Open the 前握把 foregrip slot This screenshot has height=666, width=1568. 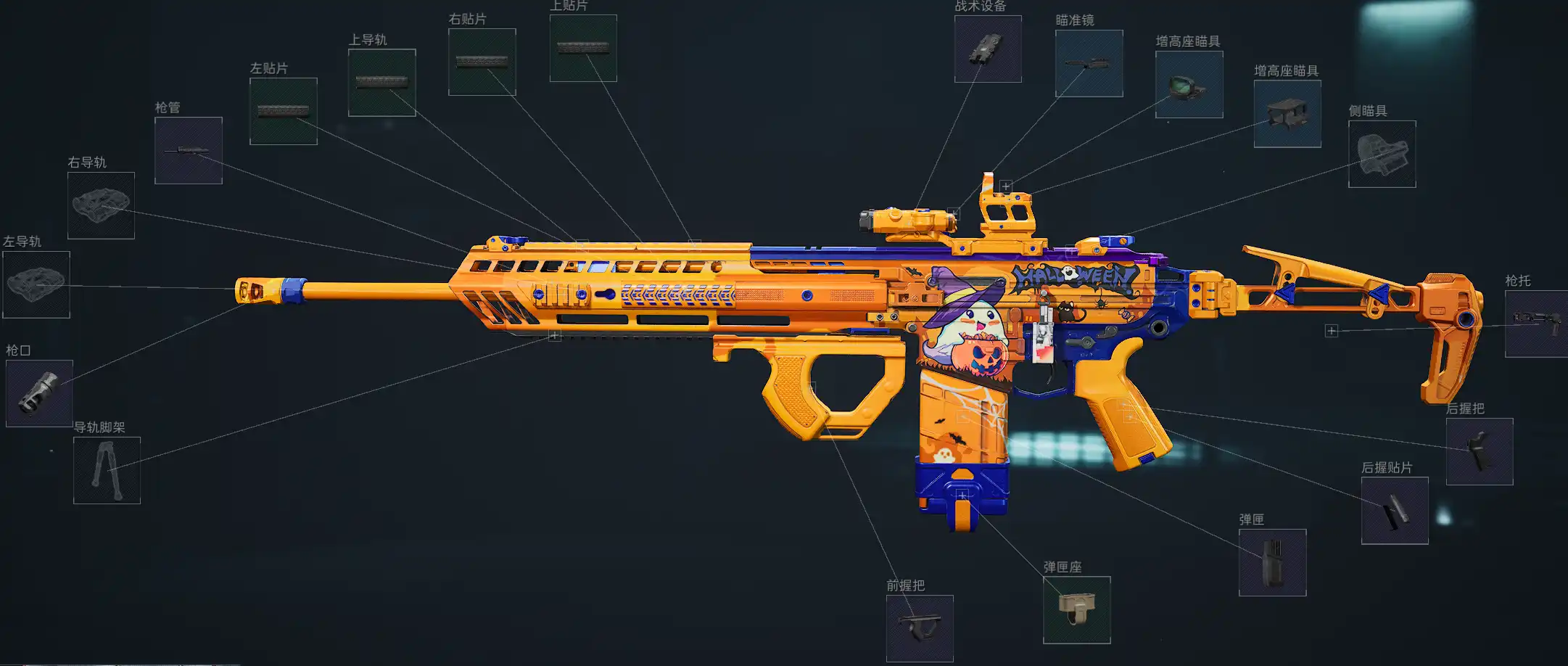click(920, 628)
